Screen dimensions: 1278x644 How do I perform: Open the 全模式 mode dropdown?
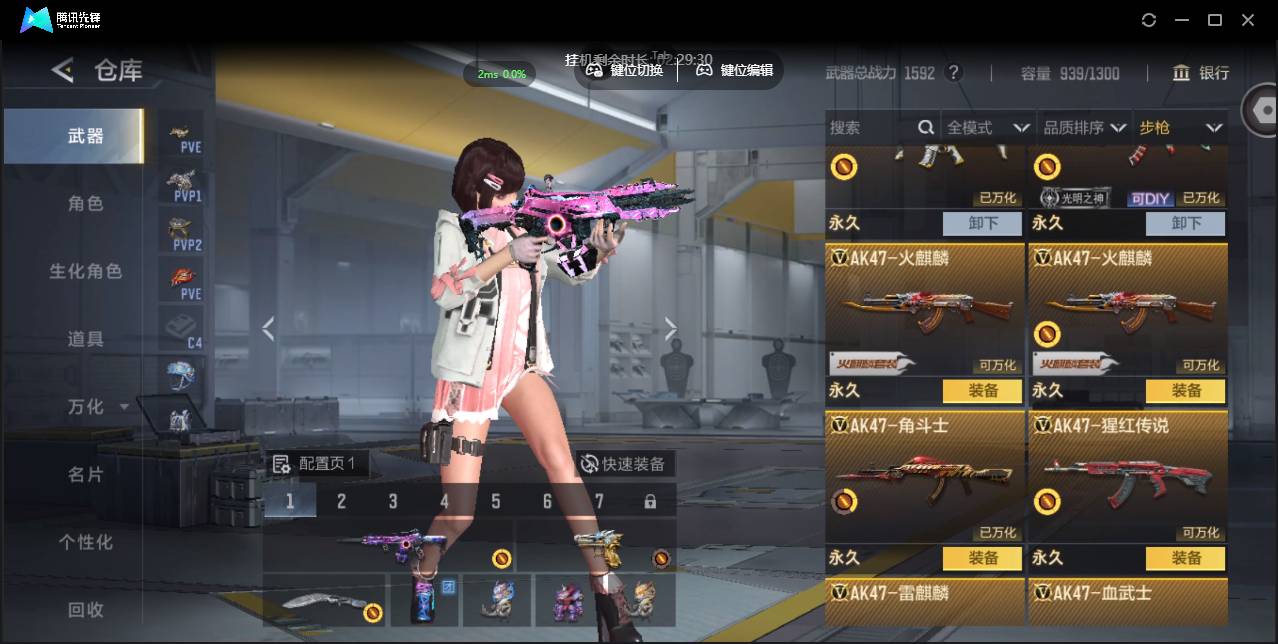pos(987,127)
